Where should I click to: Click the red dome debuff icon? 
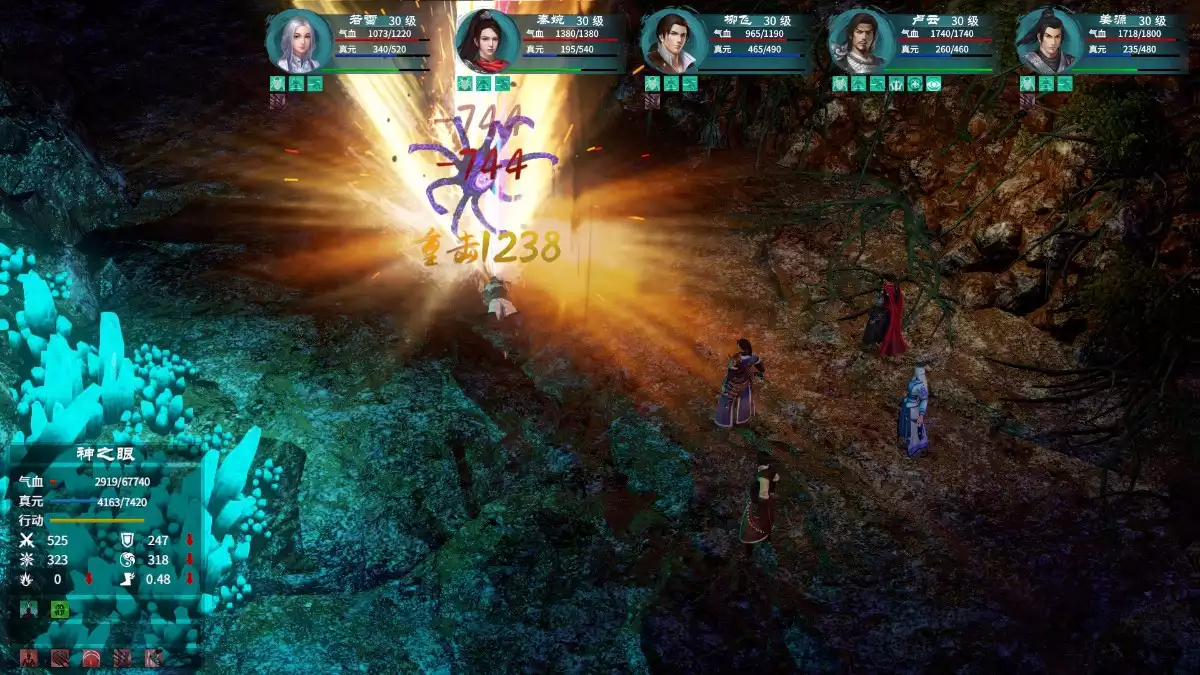[x=91, y=657]
